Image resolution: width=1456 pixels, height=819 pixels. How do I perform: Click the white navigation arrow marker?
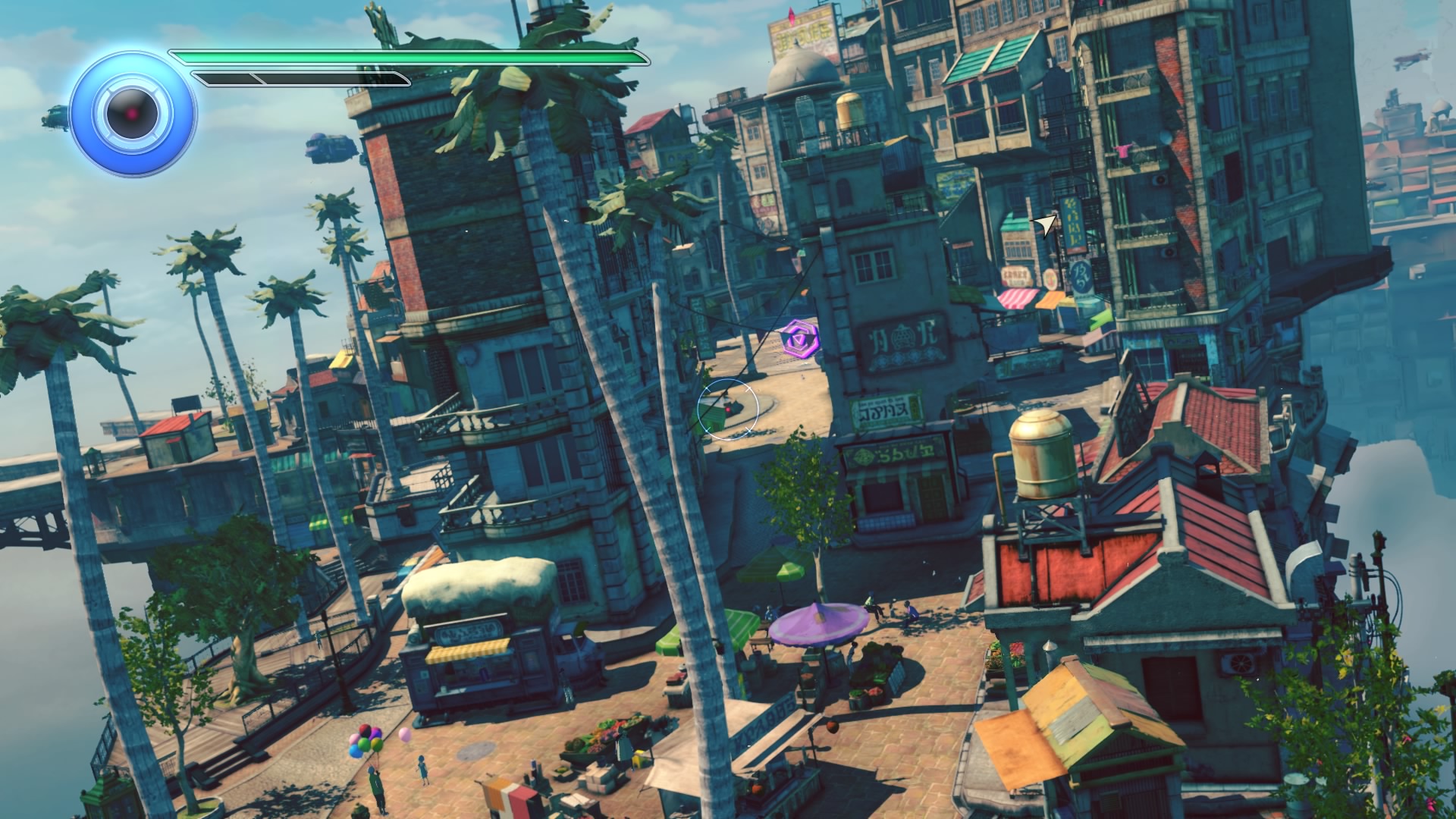[1046, 224]
